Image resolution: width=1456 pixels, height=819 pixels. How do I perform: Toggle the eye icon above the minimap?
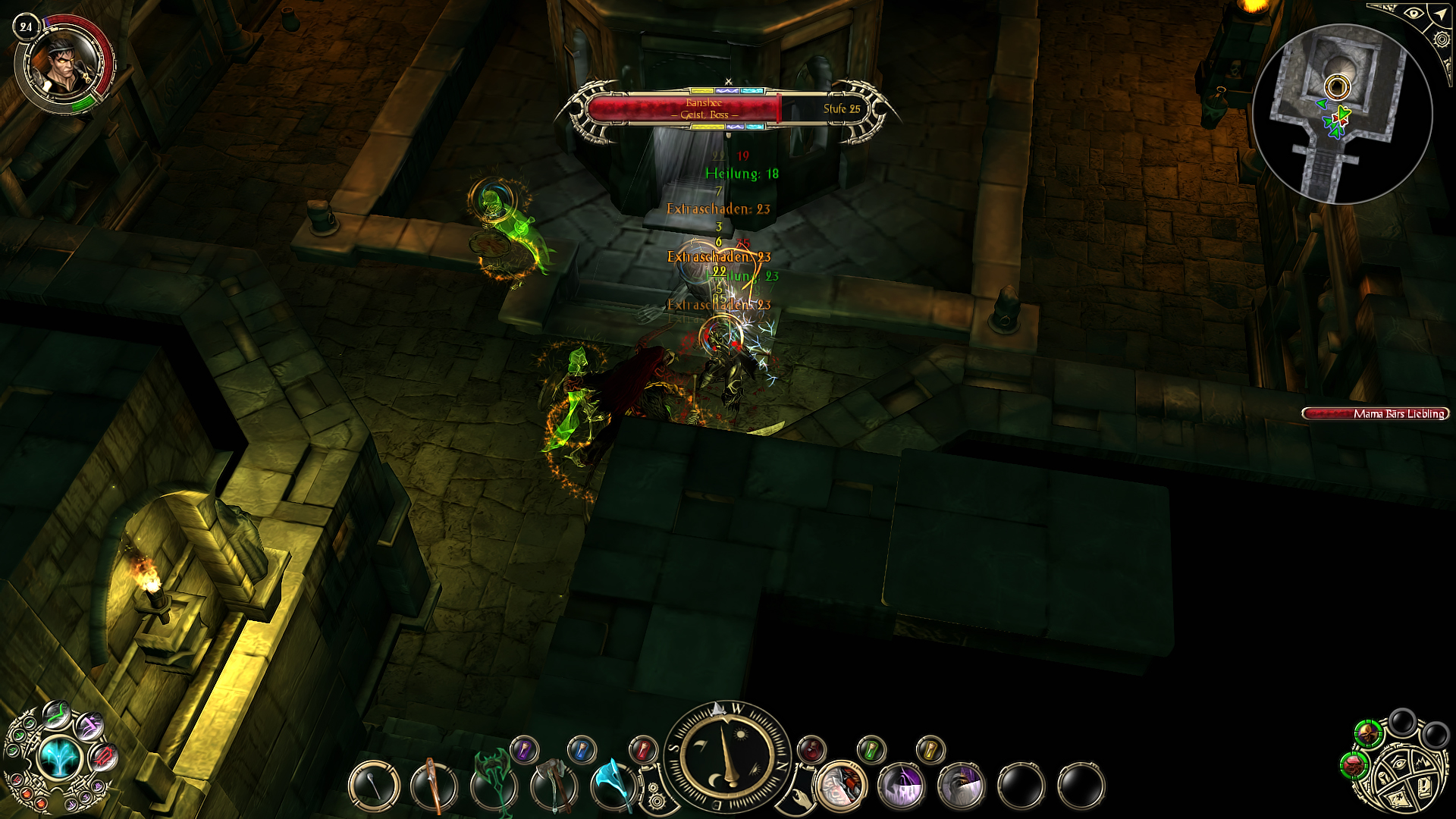pos(1413,14)
